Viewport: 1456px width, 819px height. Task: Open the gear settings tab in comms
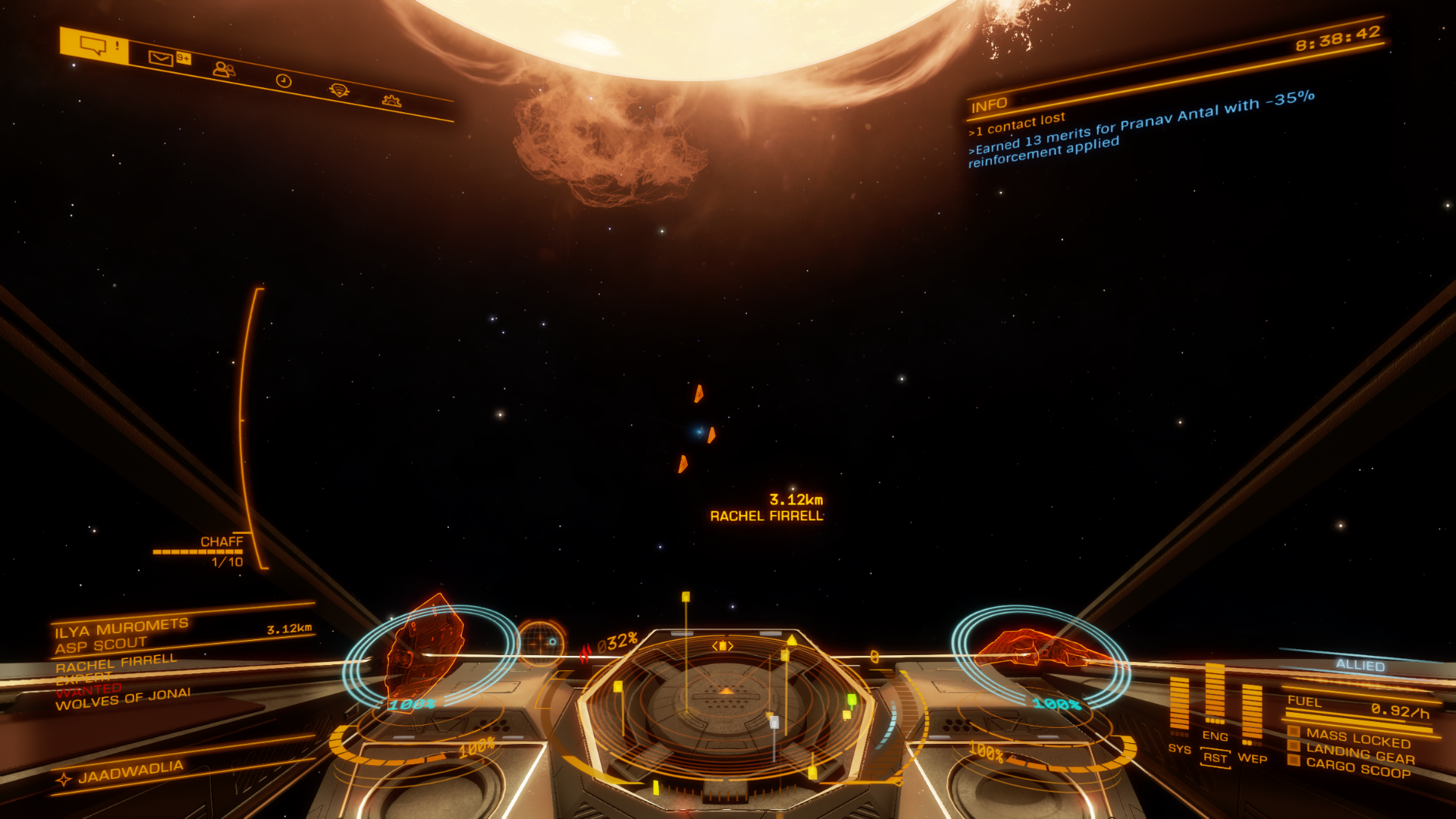click(x=391, y=101)
